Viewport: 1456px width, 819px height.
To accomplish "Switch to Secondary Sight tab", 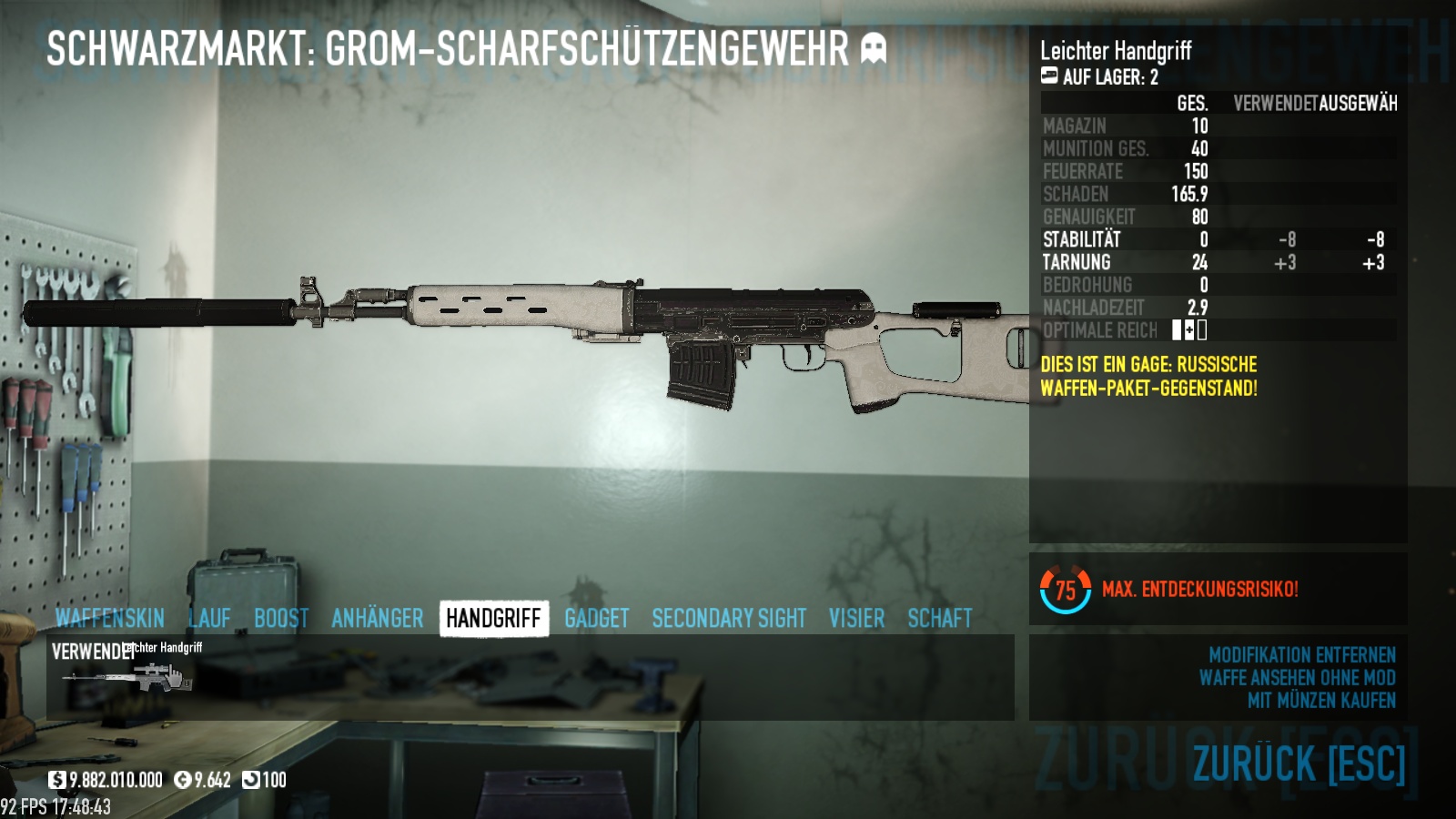I will pos(729,619).
